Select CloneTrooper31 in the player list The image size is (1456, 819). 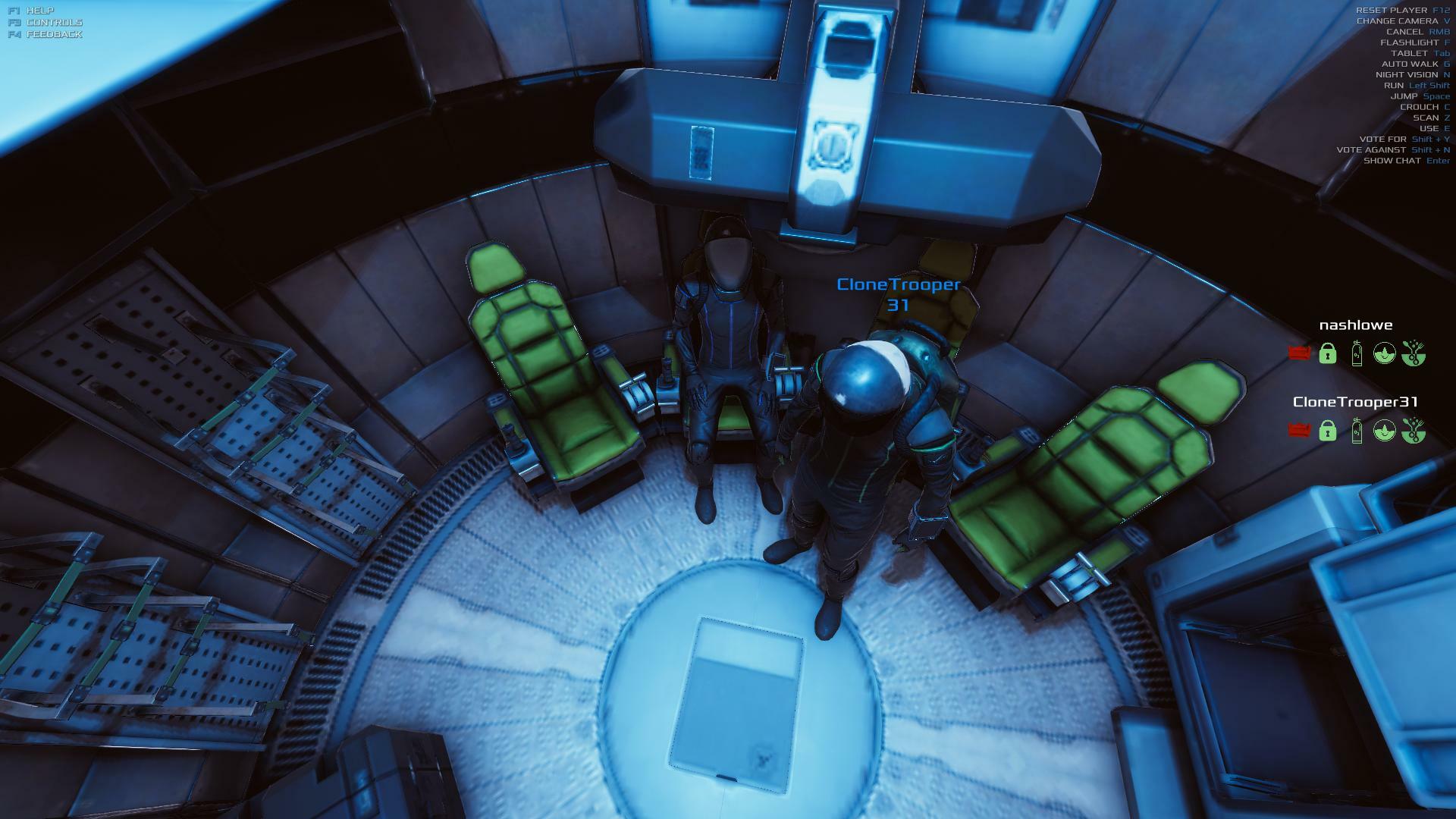[1355, 402]
